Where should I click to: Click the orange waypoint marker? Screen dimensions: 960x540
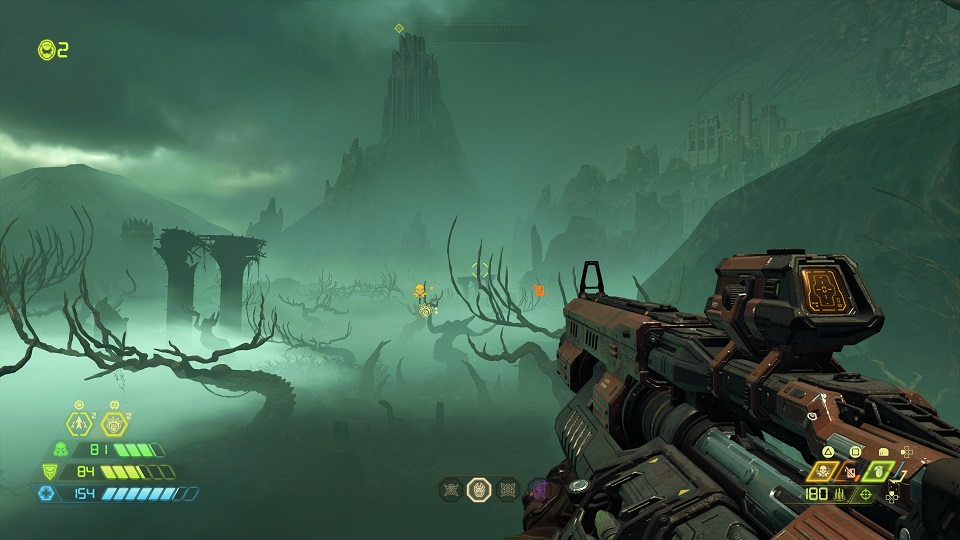[x=539, y=290]
